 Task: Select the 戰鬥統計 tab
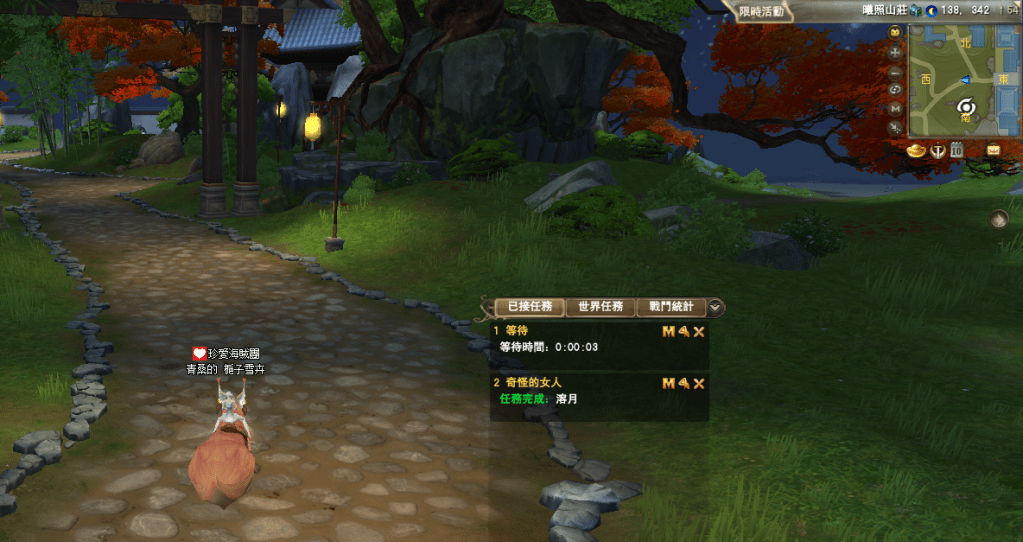[x=671, y=307]
